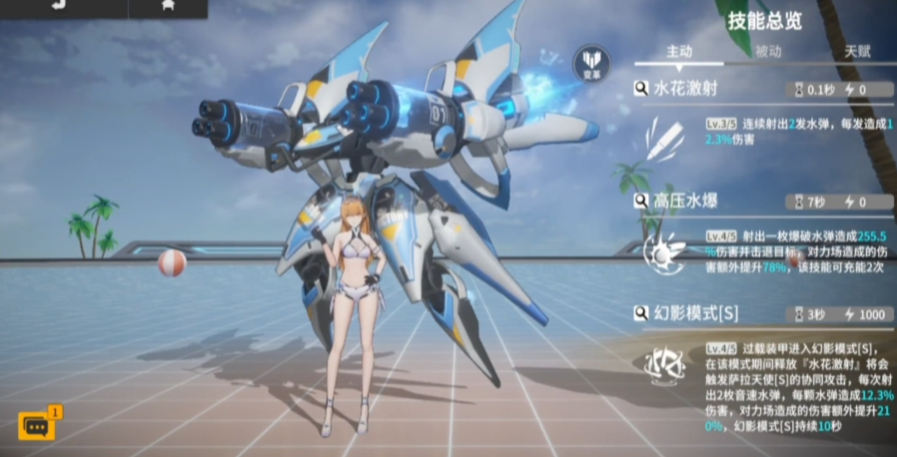897x457 pixels.
Task: Select the 幻影模式[S] skill icon
Action: pos(662,368)
